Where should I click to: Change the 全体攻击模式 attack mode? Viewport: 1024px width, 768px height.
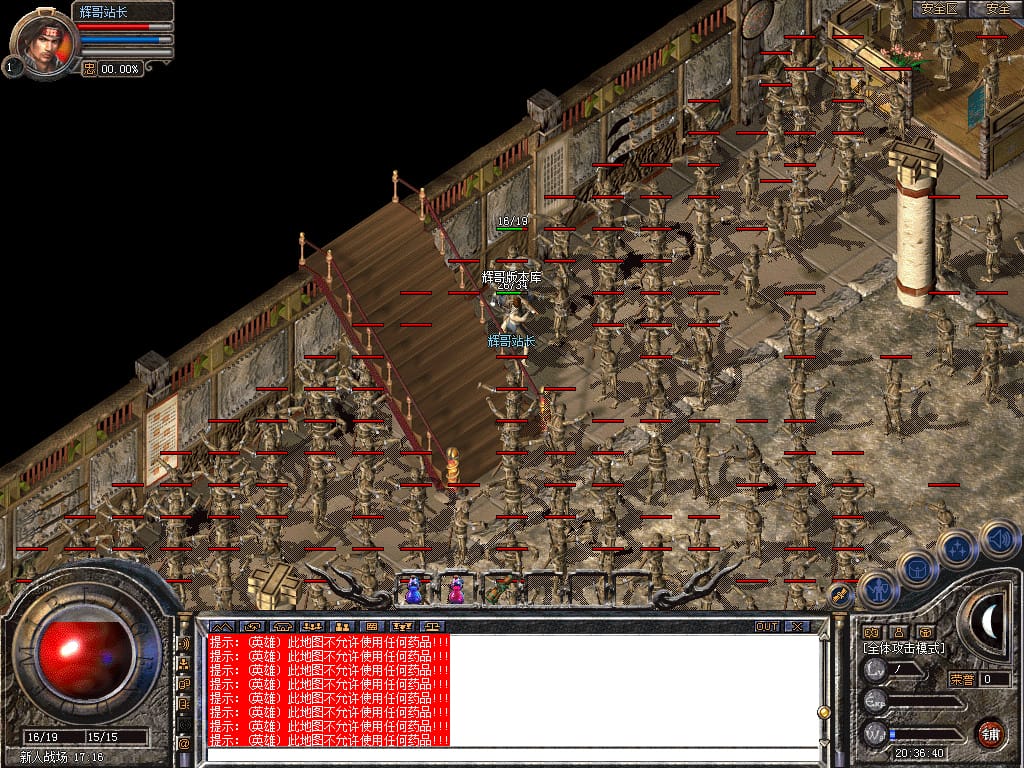click(904, 648)
